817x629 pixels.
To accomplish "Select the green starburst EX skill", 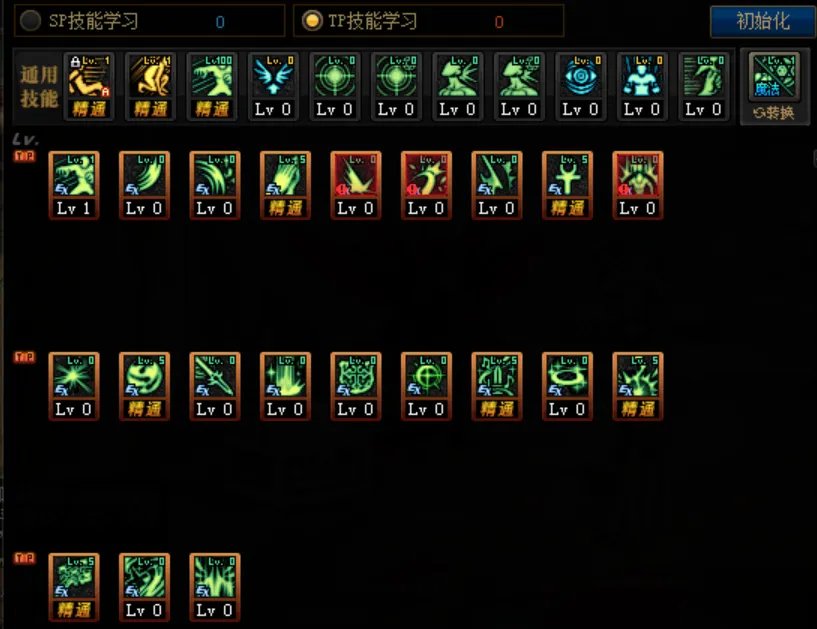I will click(x=74, y=377).
